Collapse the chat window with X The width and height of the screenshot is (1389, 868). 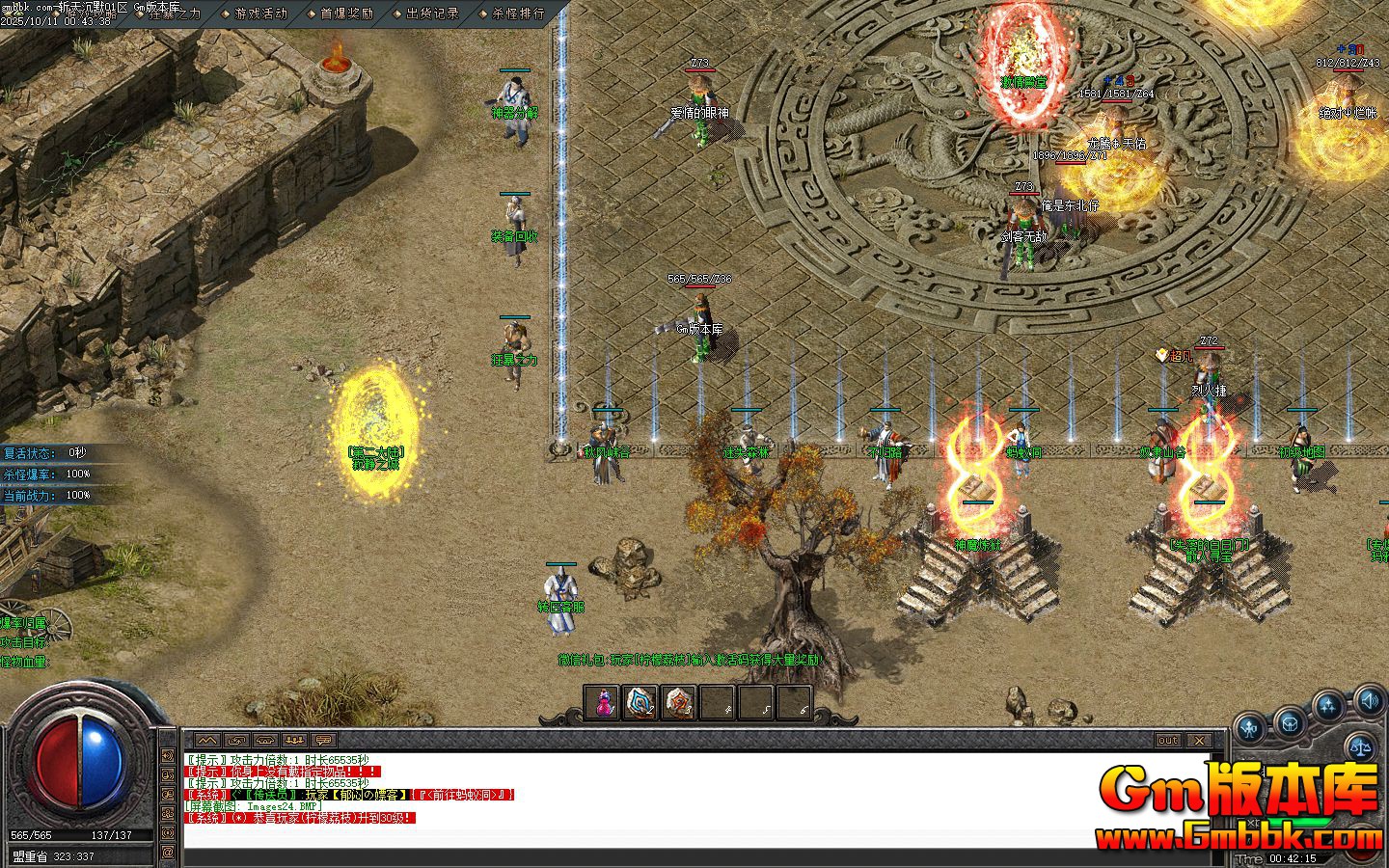1199,740
